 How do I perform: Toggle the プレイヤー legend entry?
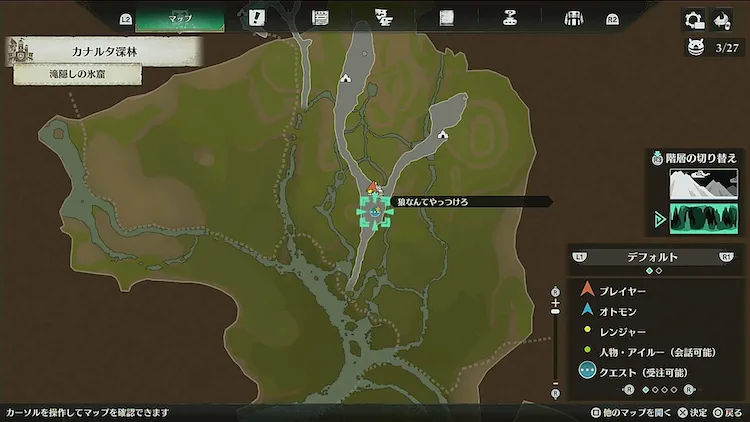[x=623, y=291]
